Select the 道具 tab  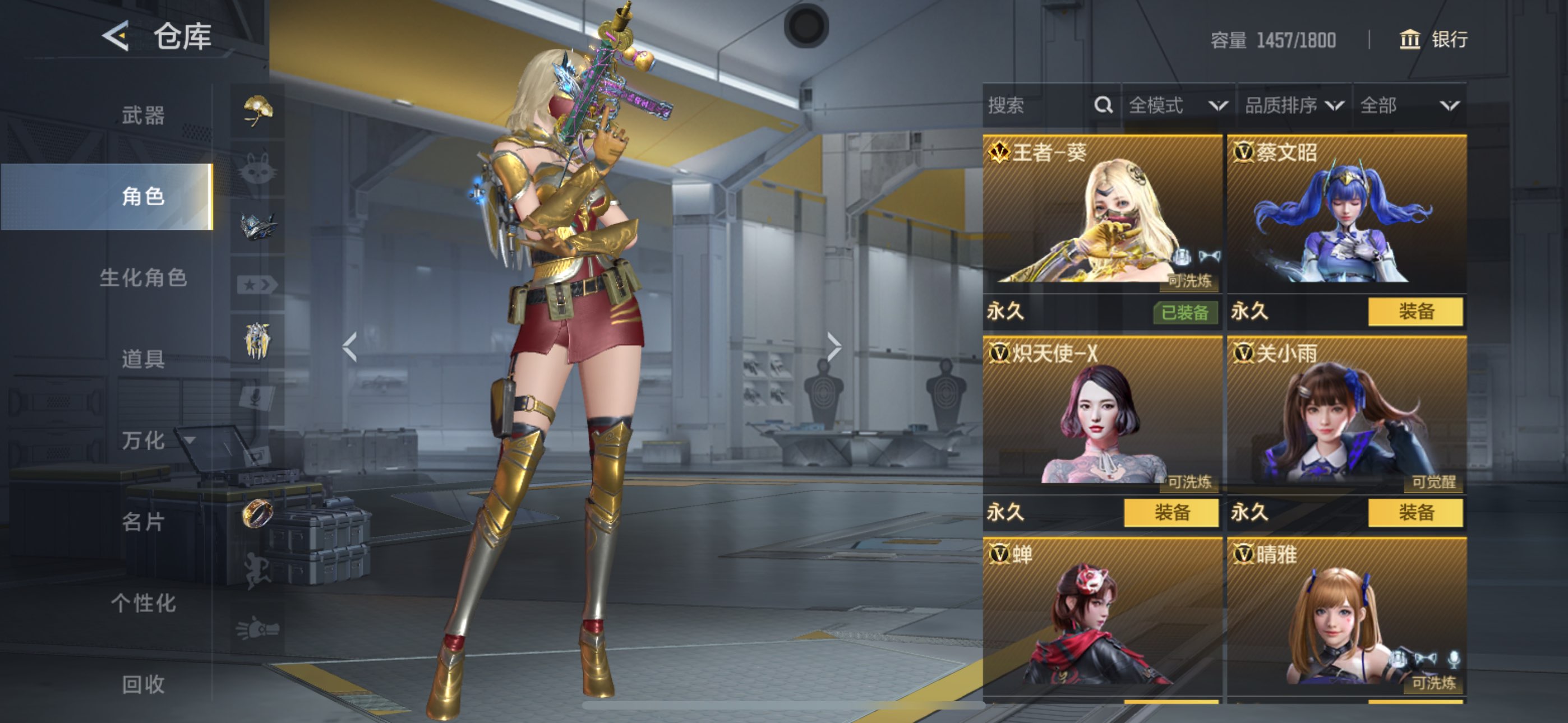click(x=143, y=359)
